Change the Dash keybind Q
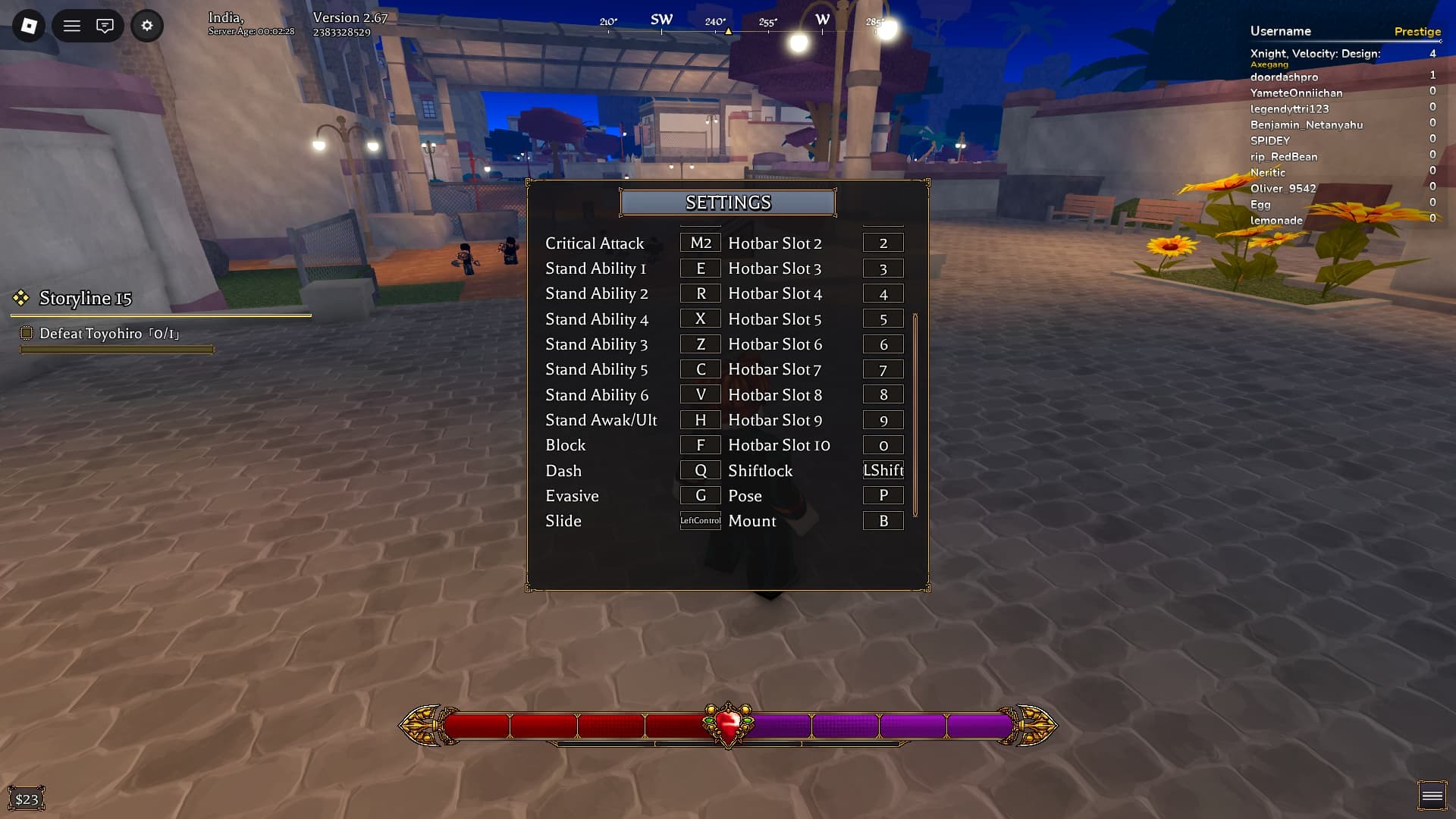This screenshot has width=1456, height=819. 700,470
